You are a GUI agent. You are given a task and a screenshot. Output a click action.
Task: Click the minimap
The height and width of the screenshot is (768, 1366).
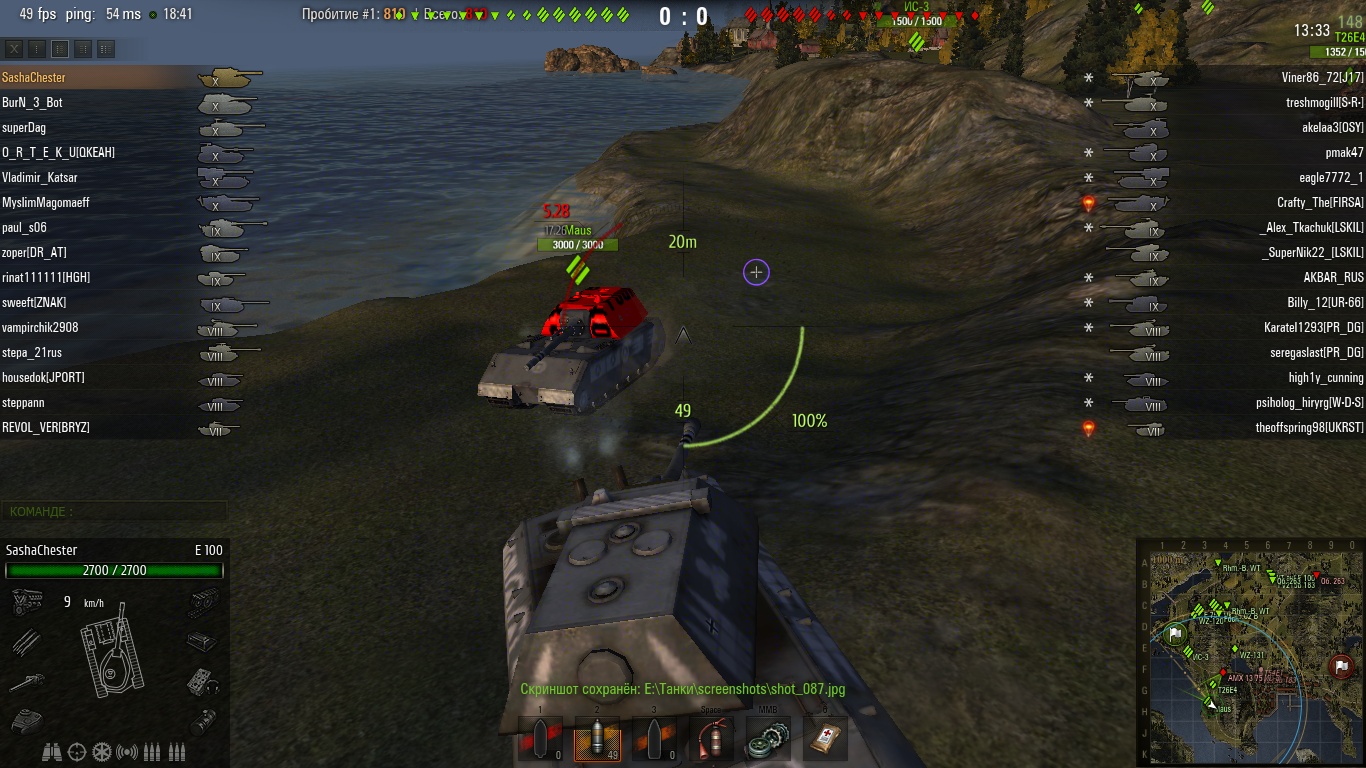[x=1249, y=652]
